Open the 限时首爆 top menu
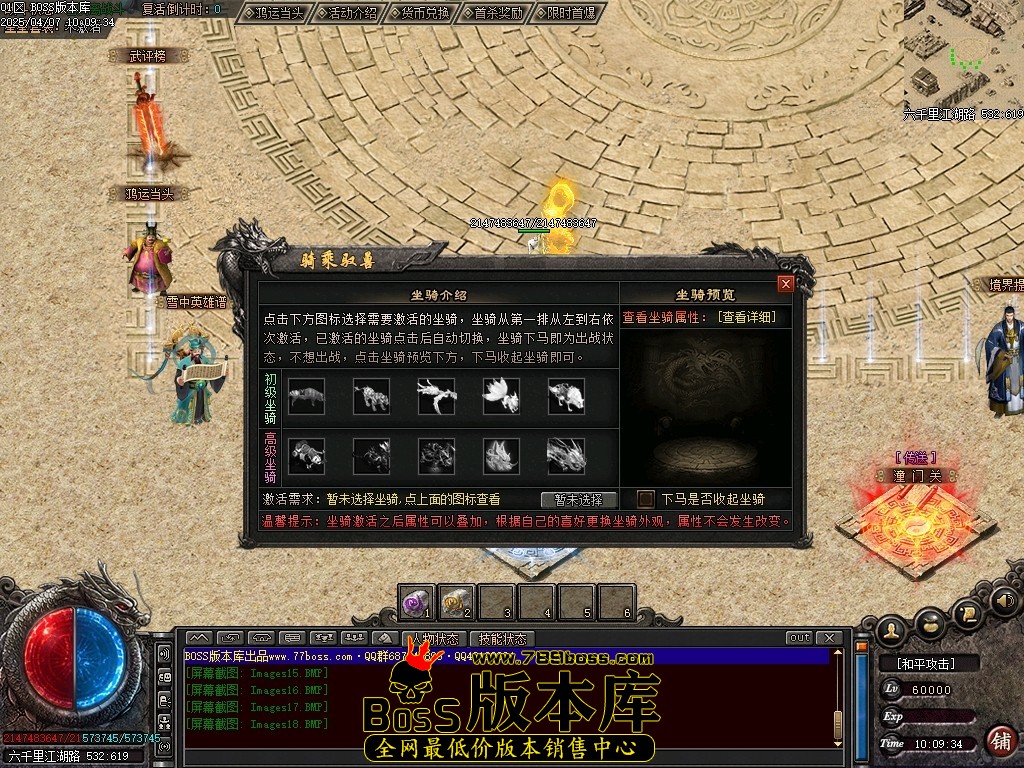This screenshot has width=1024, height=768. (x=571, y=13)
